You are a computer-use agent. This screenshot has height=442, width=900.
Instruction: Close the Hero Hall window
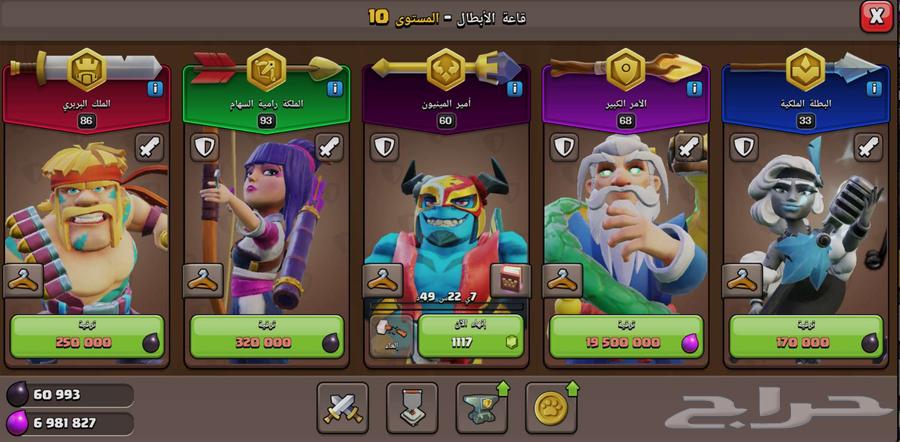pyautogui.click(x=876, y=17)
